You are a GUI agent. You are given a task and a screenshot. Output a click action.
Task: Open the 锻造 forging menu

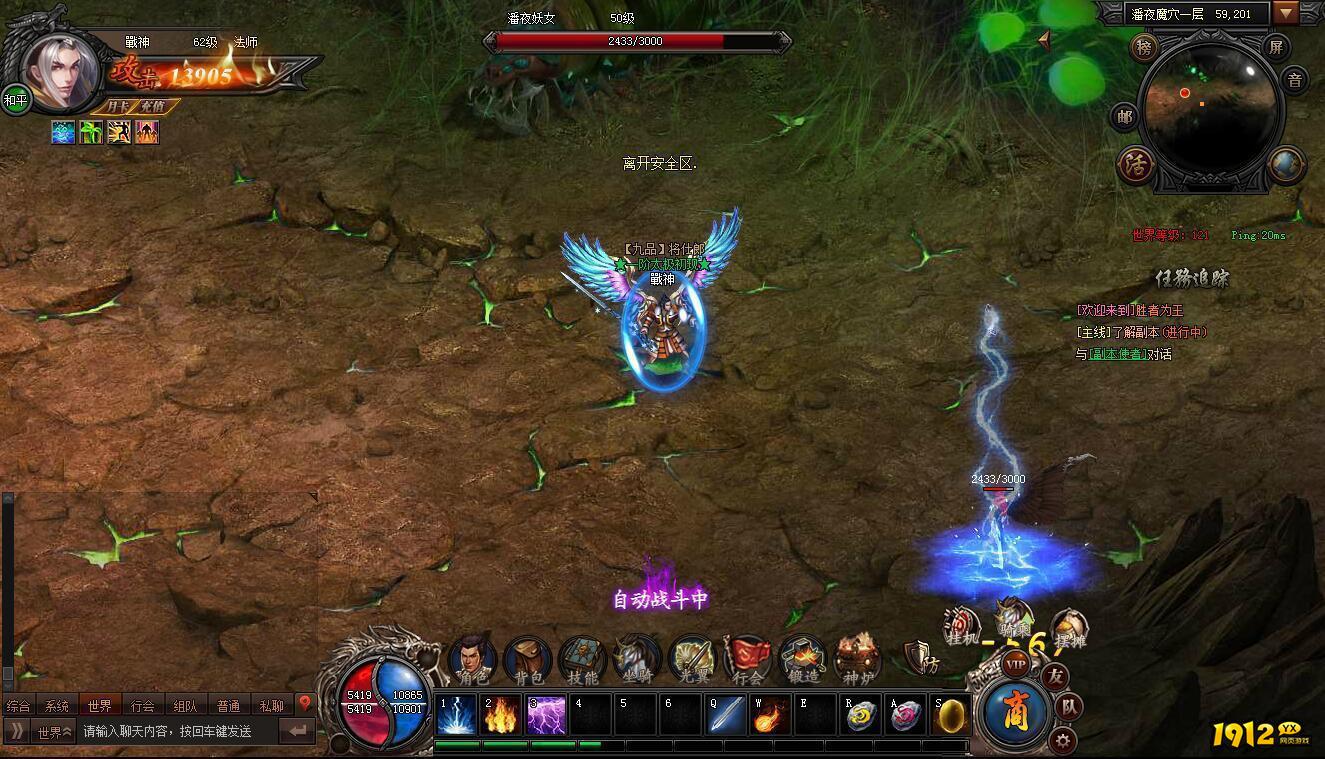803,658
